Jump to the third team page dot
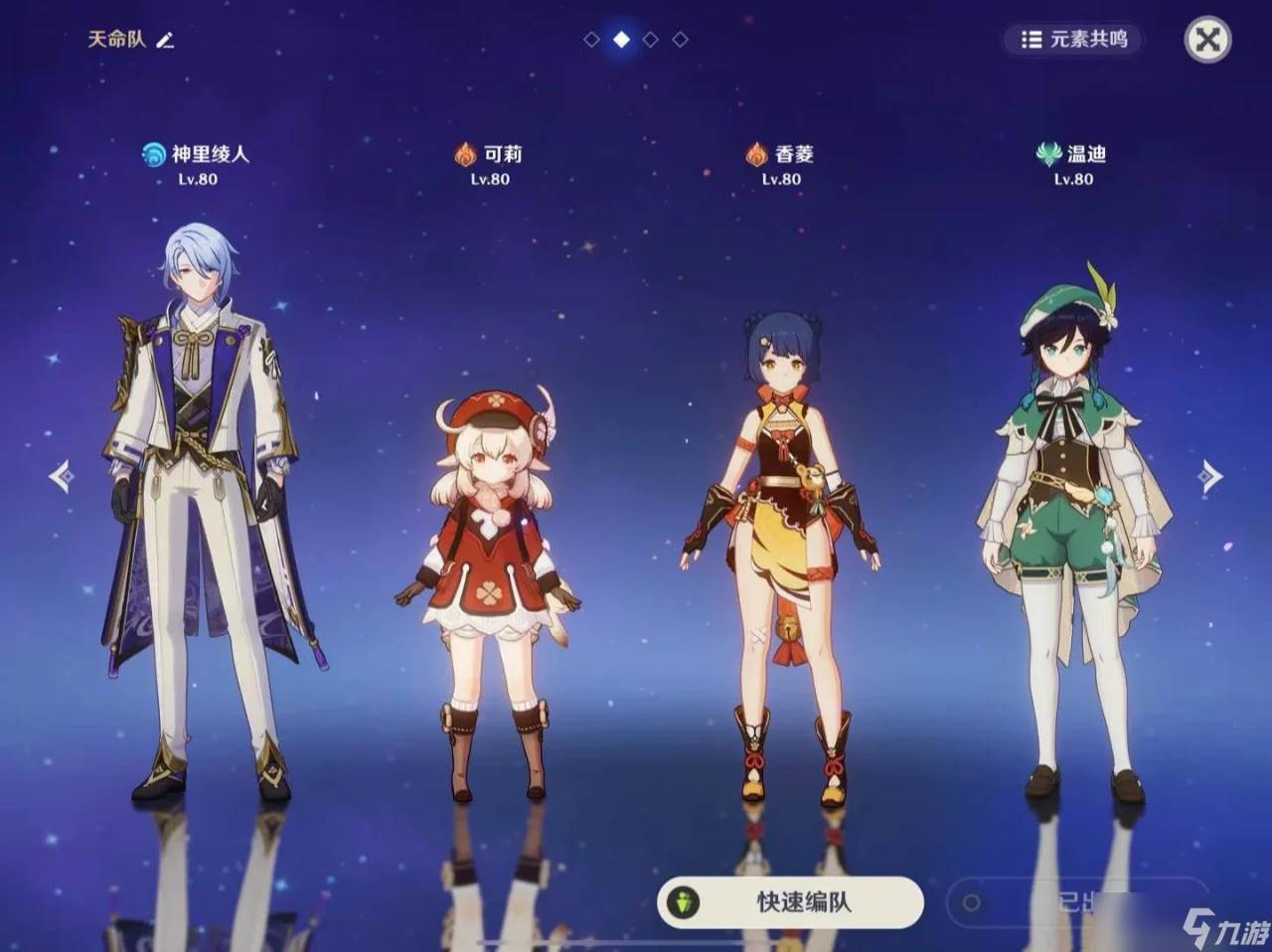This screenshot has width=1272, height=952. 650,40
